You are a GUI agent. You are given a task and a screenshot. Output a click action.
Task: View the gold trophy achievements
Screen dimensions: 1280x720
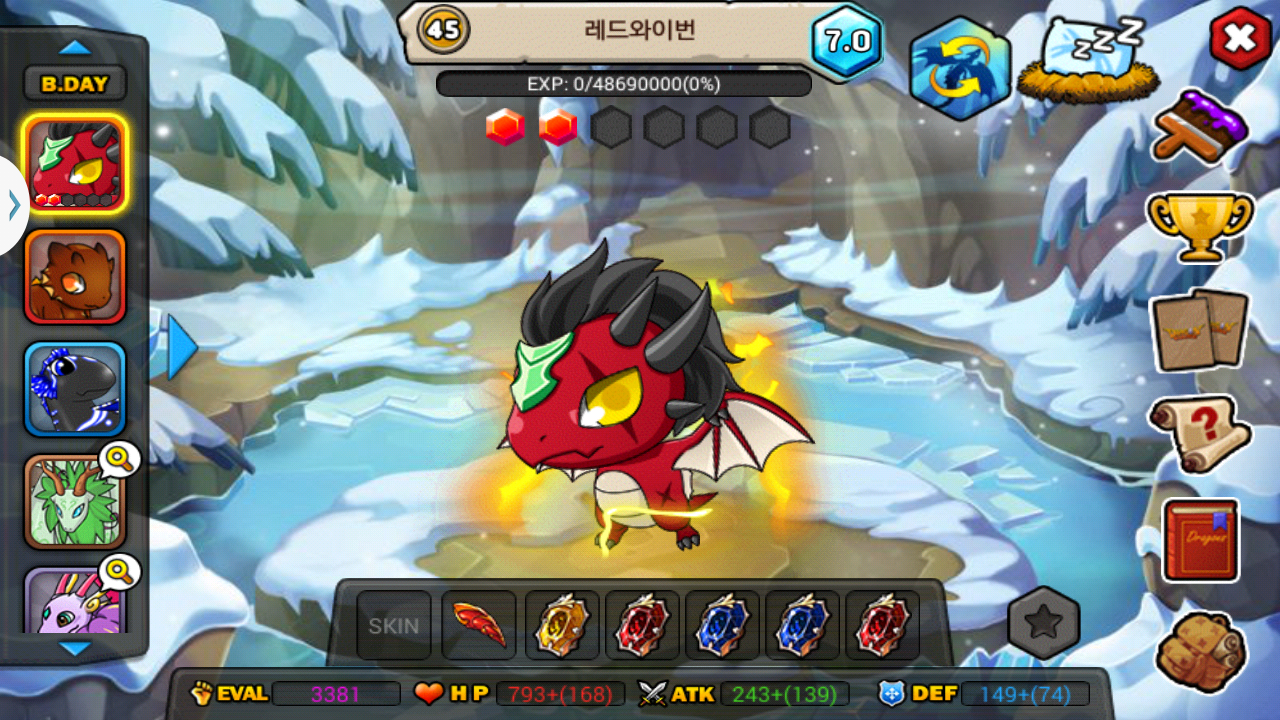point(1200,225)
